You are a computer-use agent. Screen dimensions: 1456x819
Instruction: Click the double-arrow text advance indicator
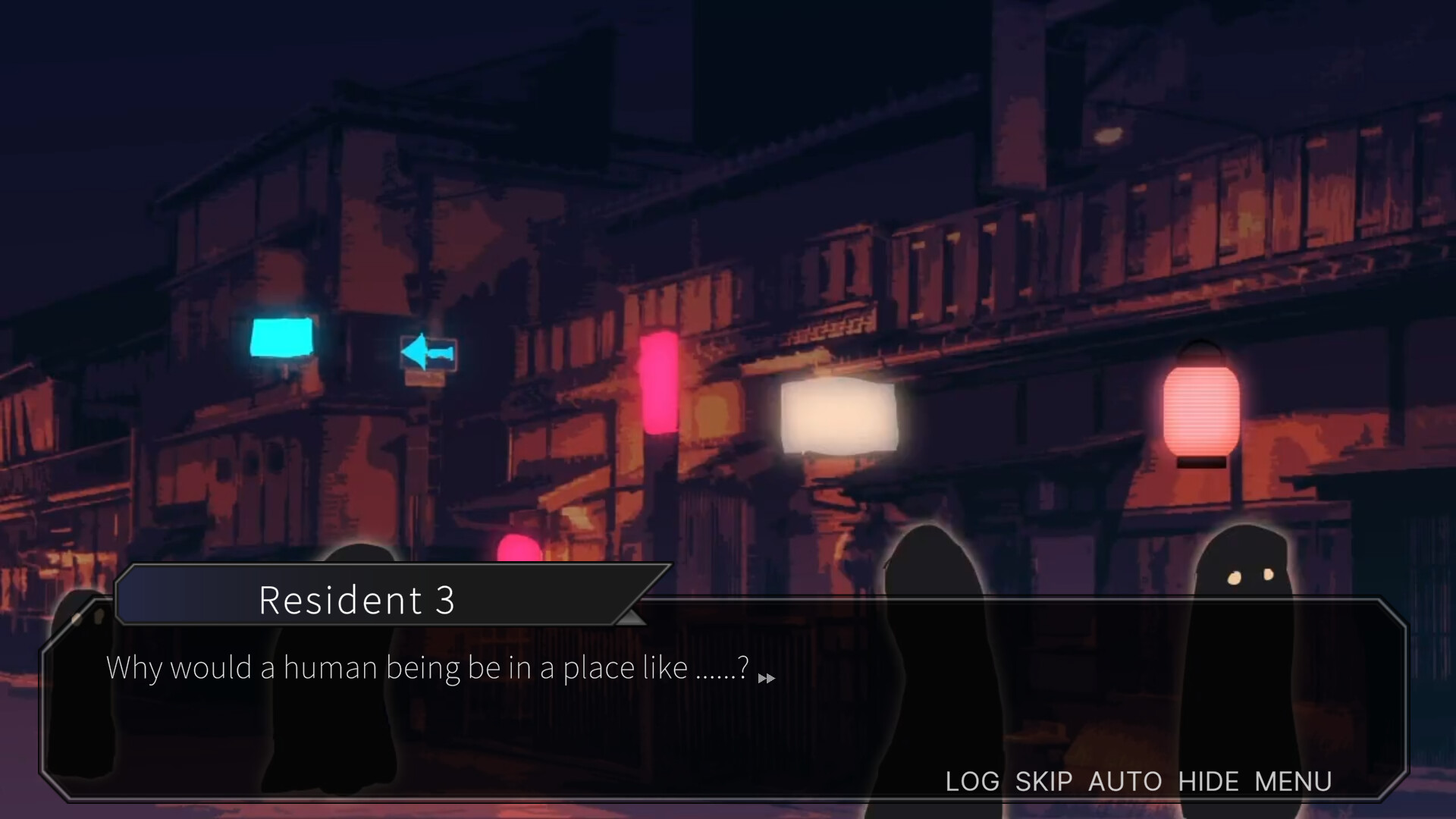(767, 679)
